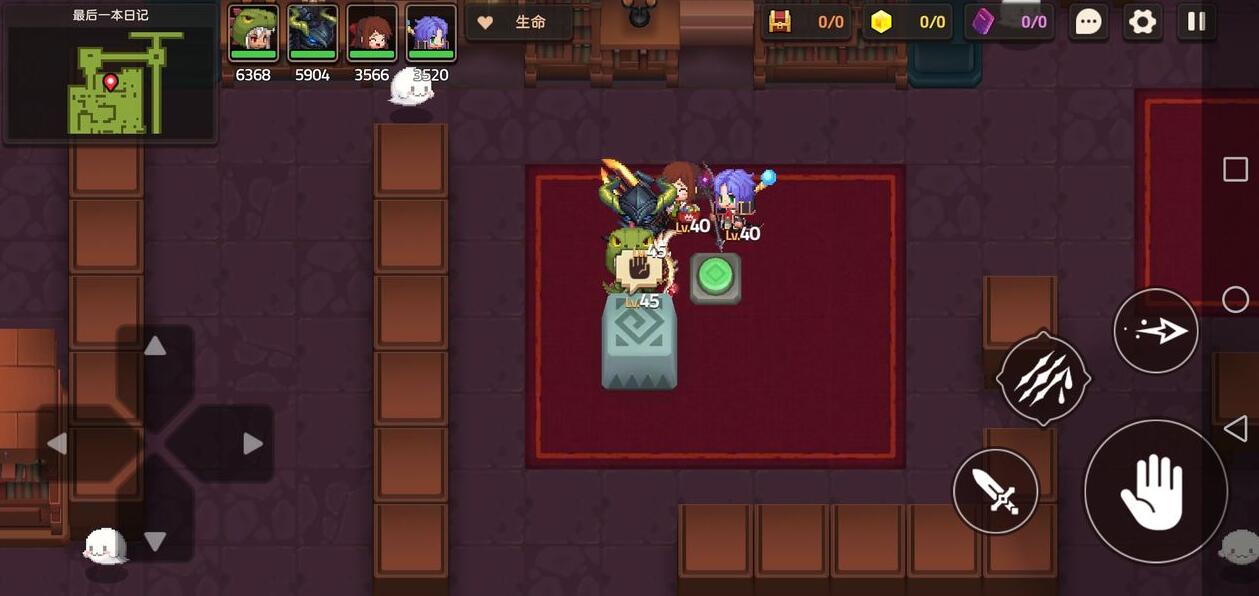Activate the sword weapon skill
The height and width of the screenshot is (596, 1259).
(995, 491)
